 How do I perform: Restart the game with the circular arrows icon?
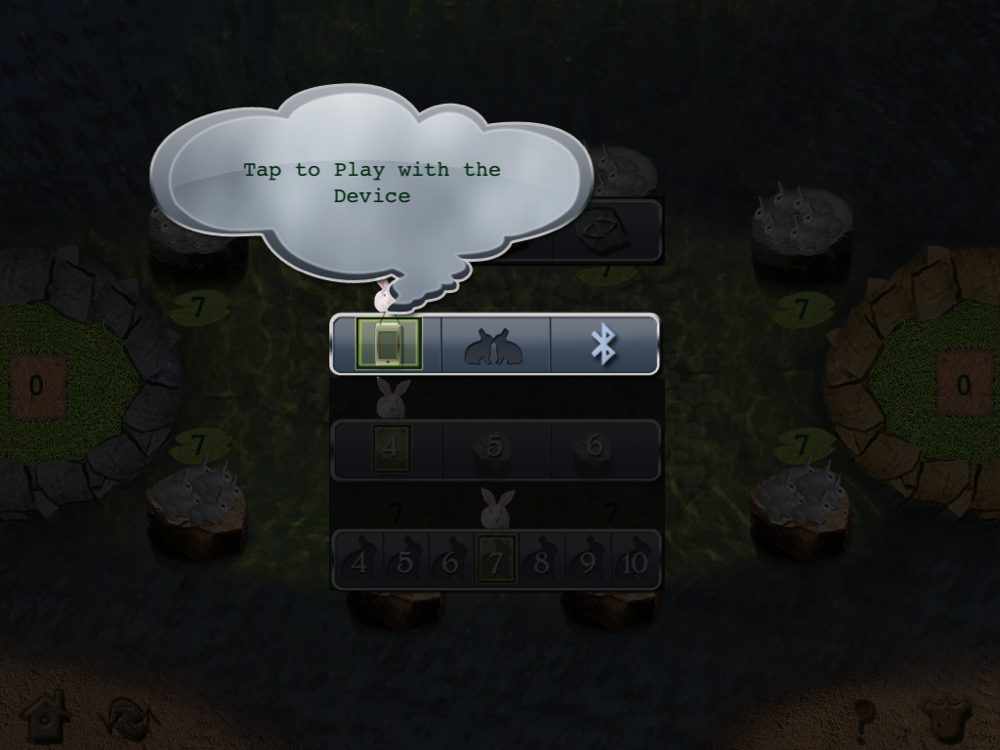pyautogui.click(x=129, y=718)
